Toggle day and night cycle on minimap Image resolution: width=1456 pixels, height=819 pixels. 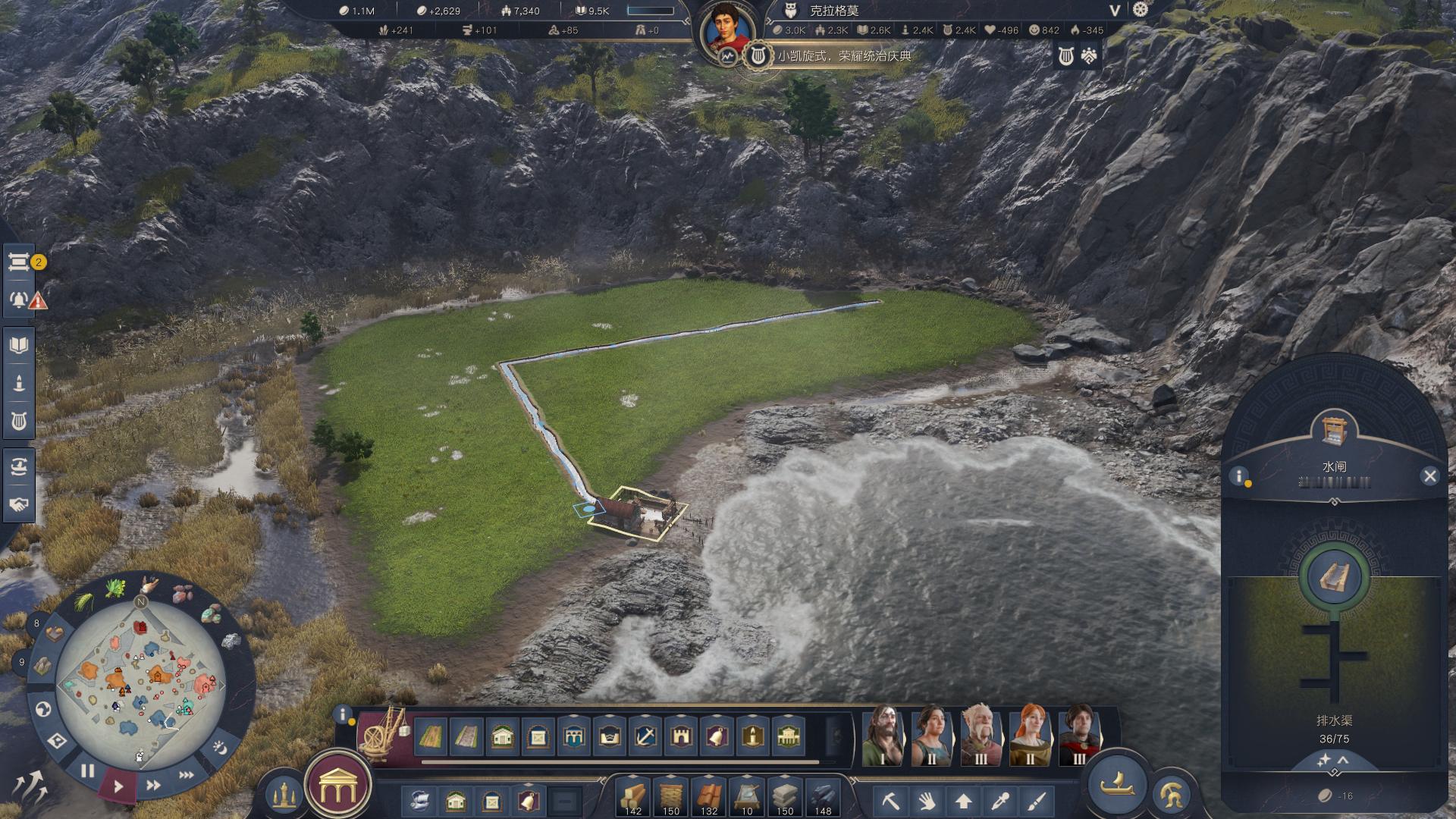(x=219, y=747)
